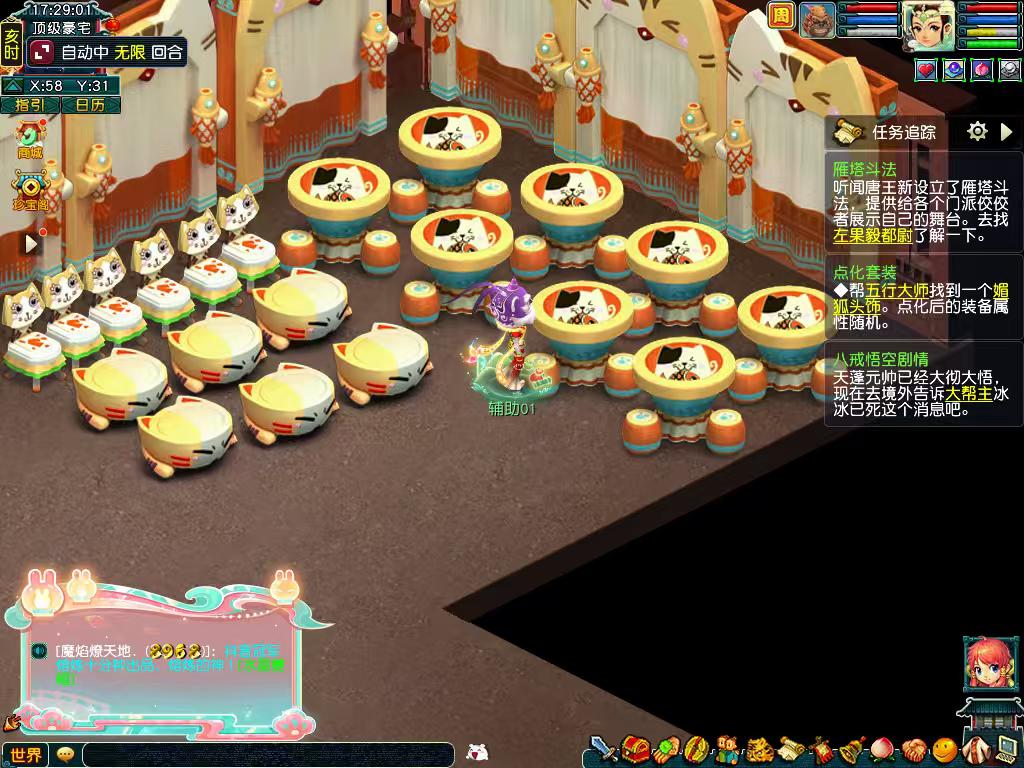Collapse the quest tracker with the arrow

[1007, 131]
